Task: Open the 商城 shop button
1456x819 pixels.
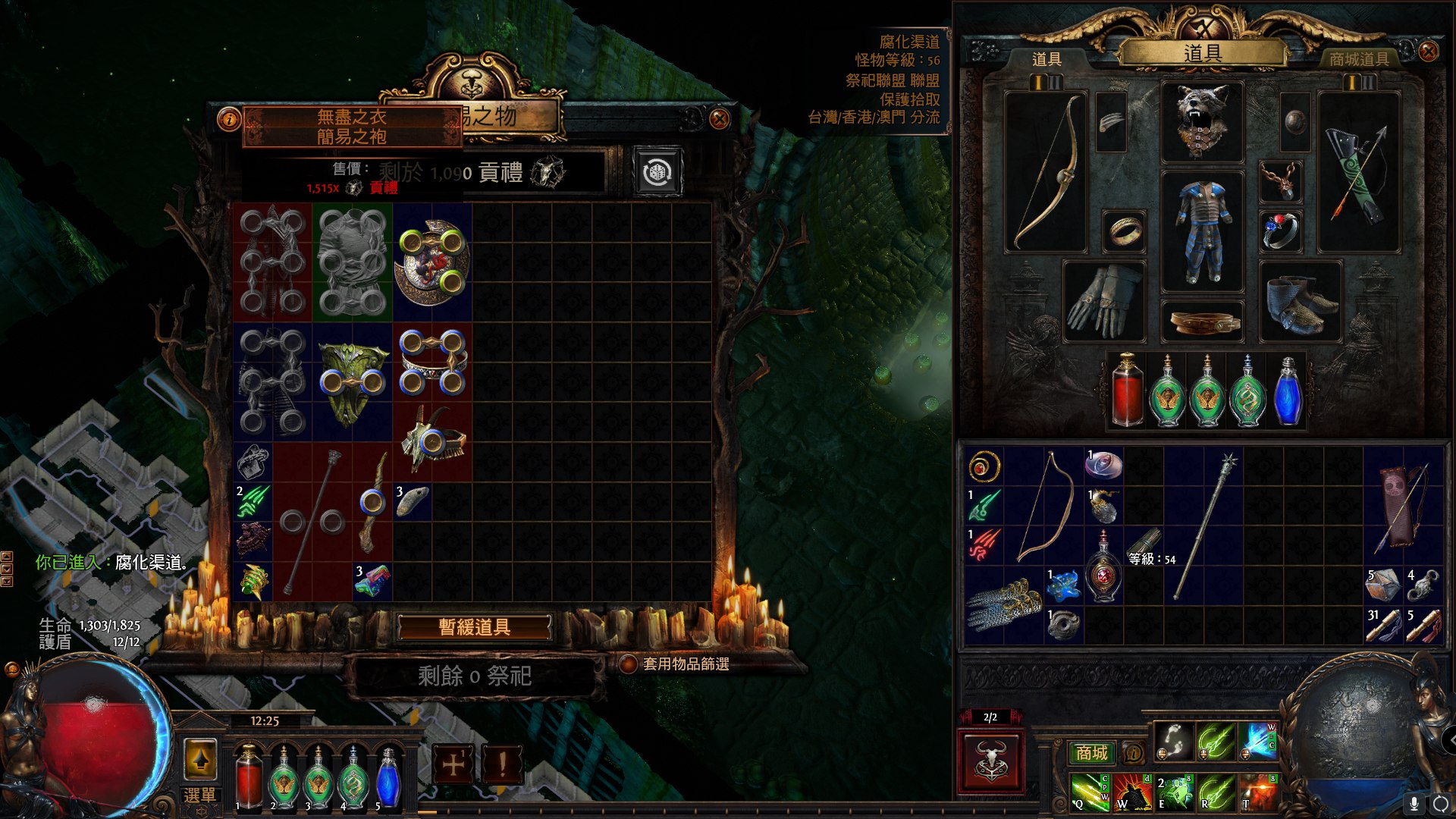Action: tap(1091, 752)
